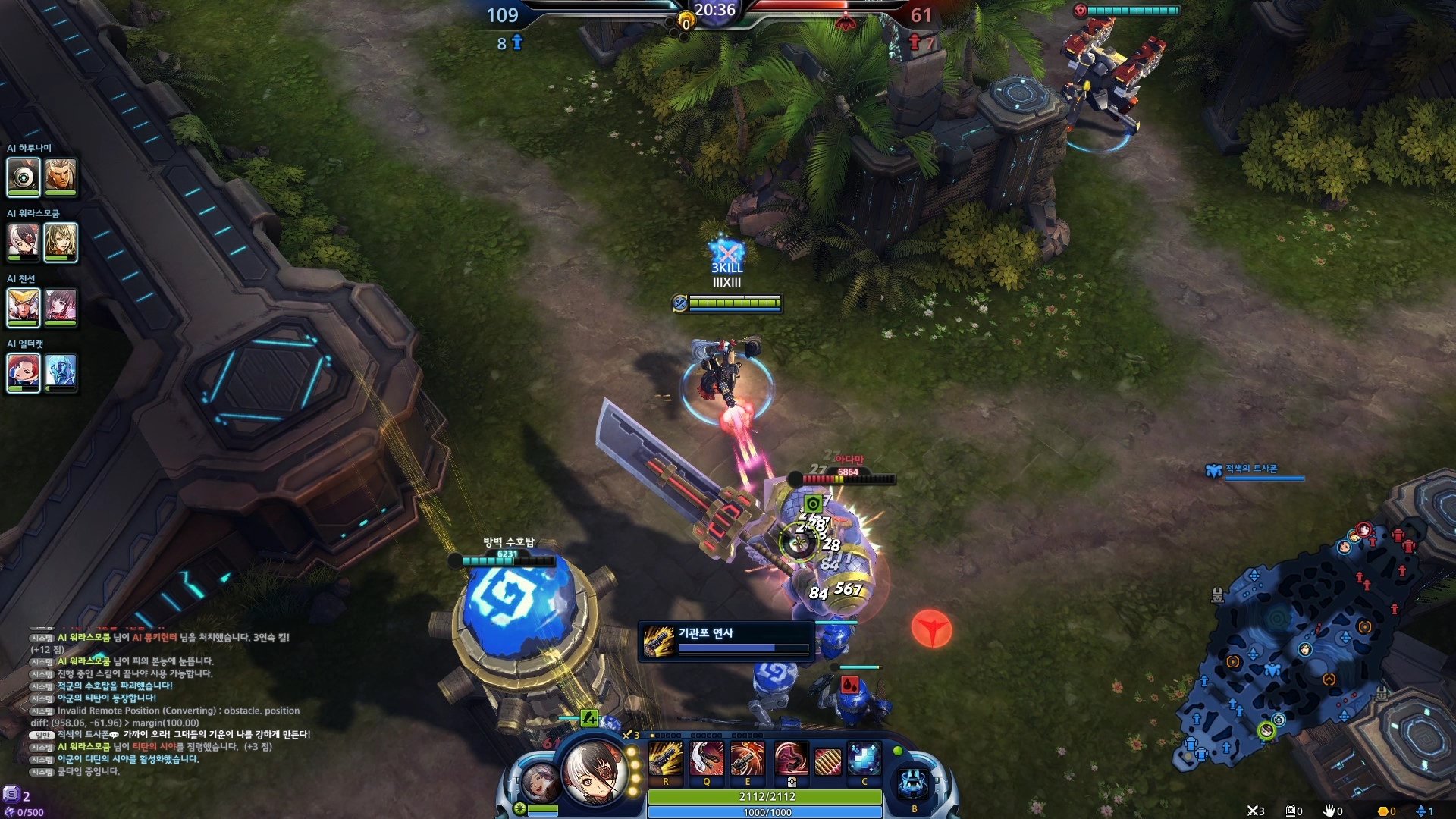Click the green level-up plus icon

588,717
